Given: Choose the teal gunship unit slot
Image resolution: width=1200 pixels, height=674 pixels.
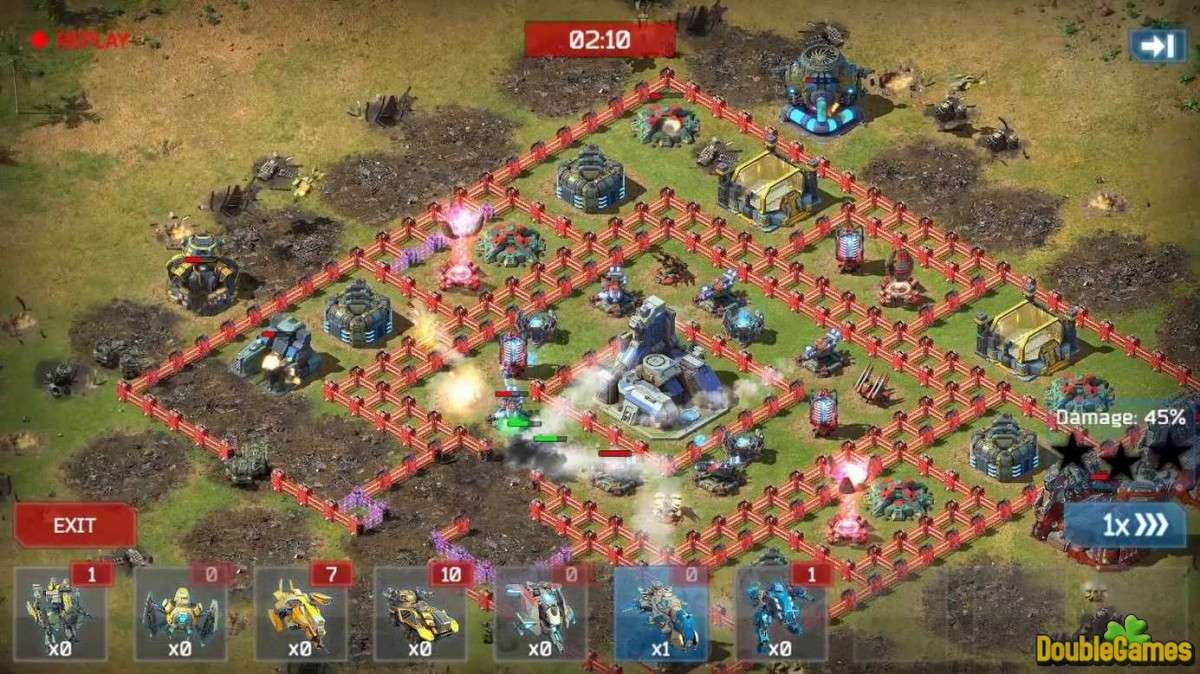Looking at the screenshot, I should pos(541,613).
